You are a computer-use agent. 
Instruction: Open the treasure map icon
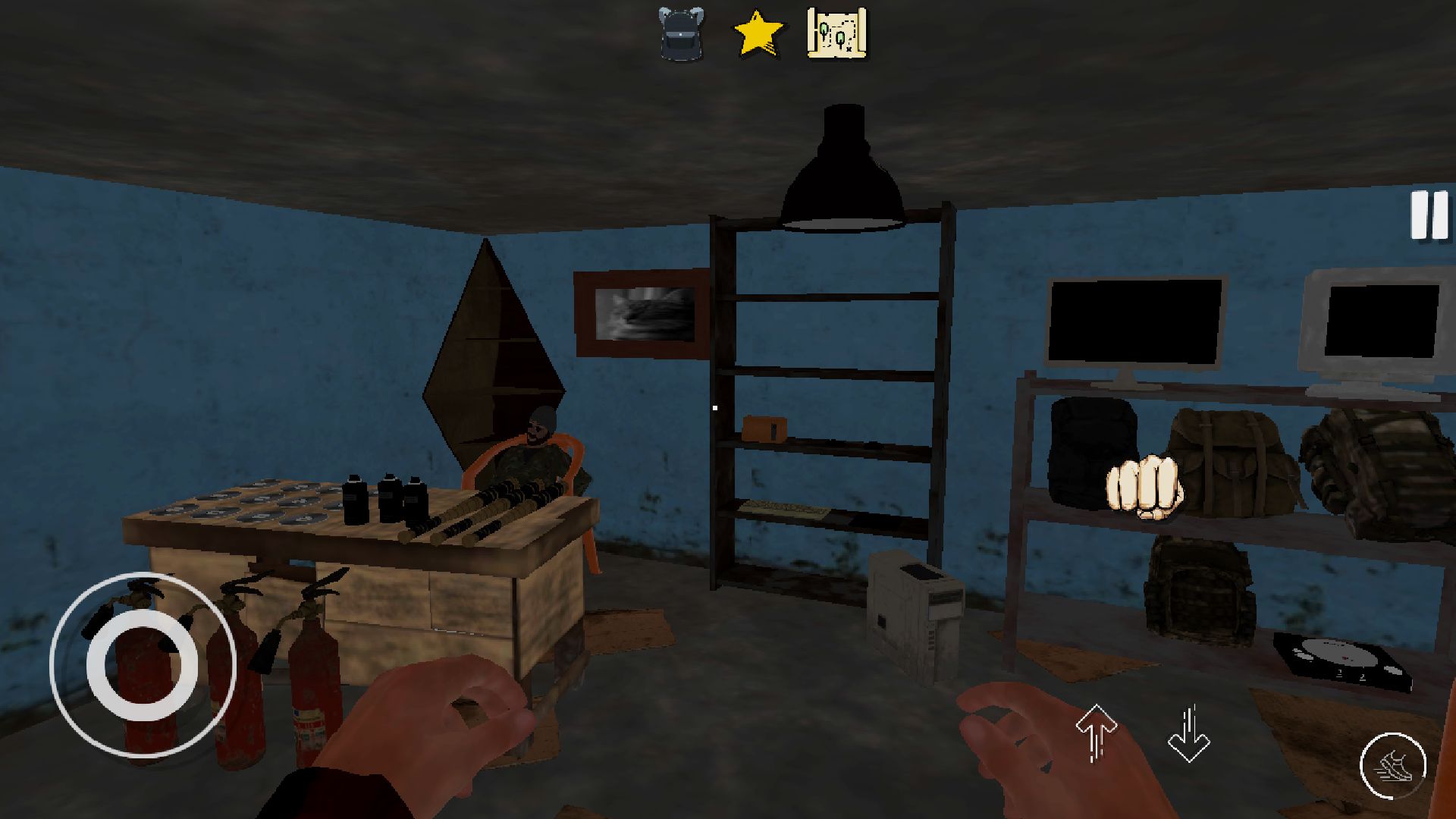coord(836,34)
